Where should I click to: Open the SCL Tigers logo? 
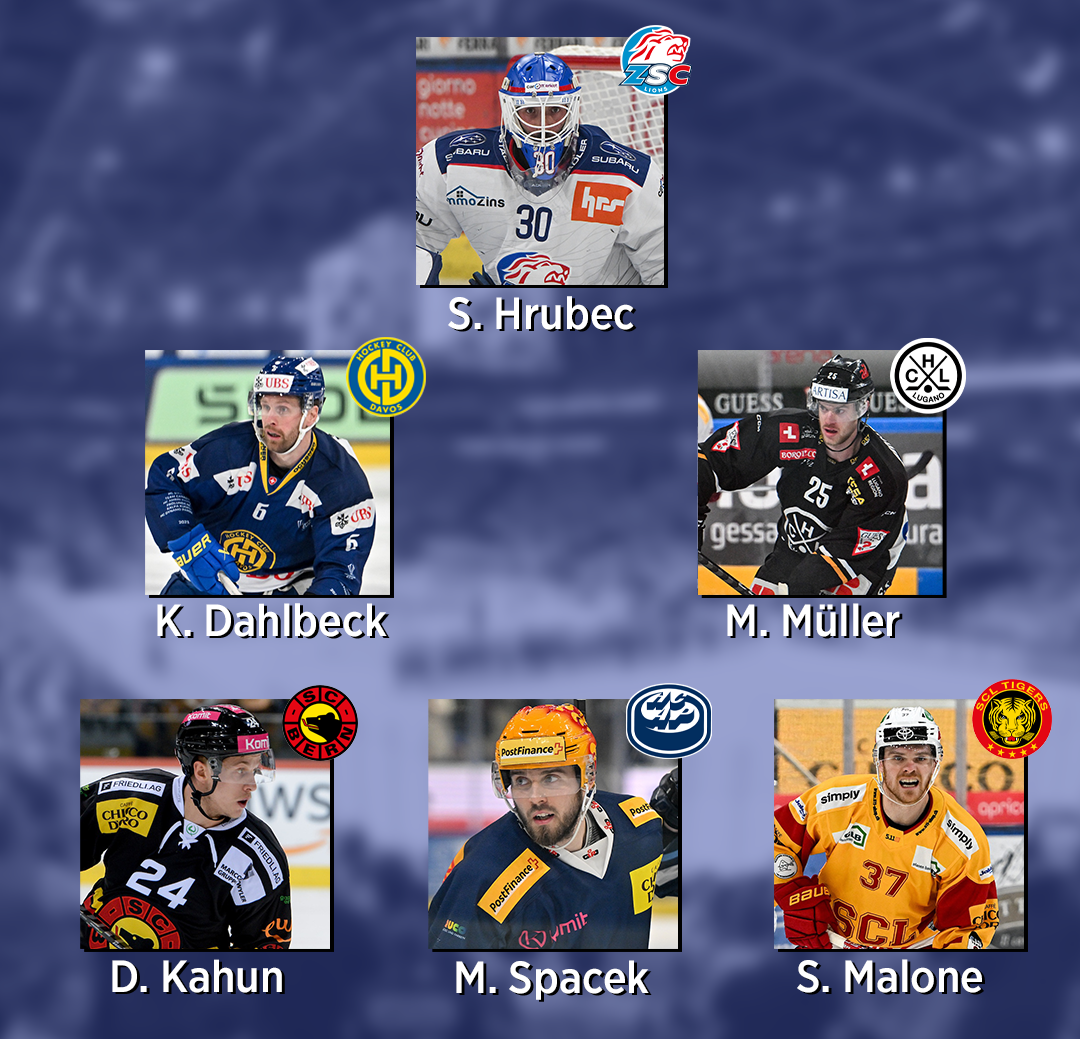[1011, 719]
